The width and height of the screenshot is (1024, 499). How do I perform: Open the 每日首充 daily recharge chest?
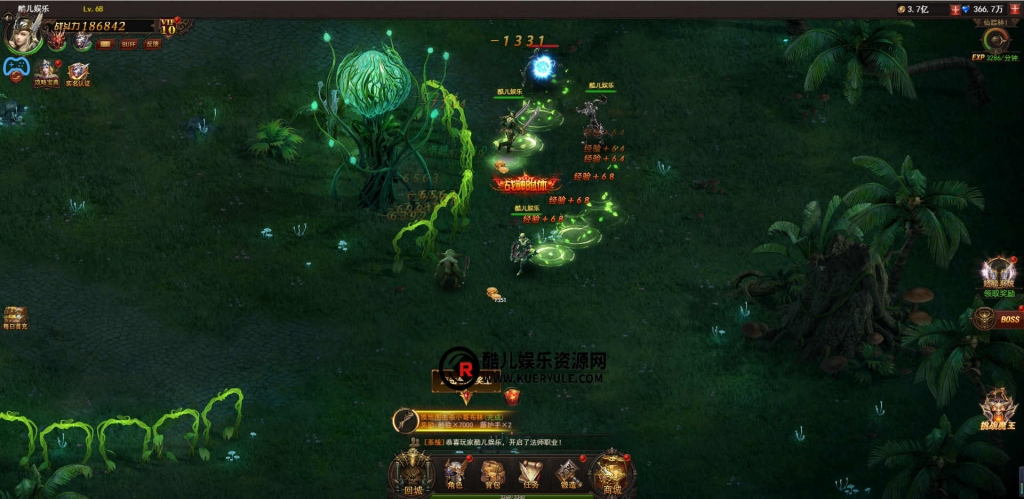coord(15,317)
